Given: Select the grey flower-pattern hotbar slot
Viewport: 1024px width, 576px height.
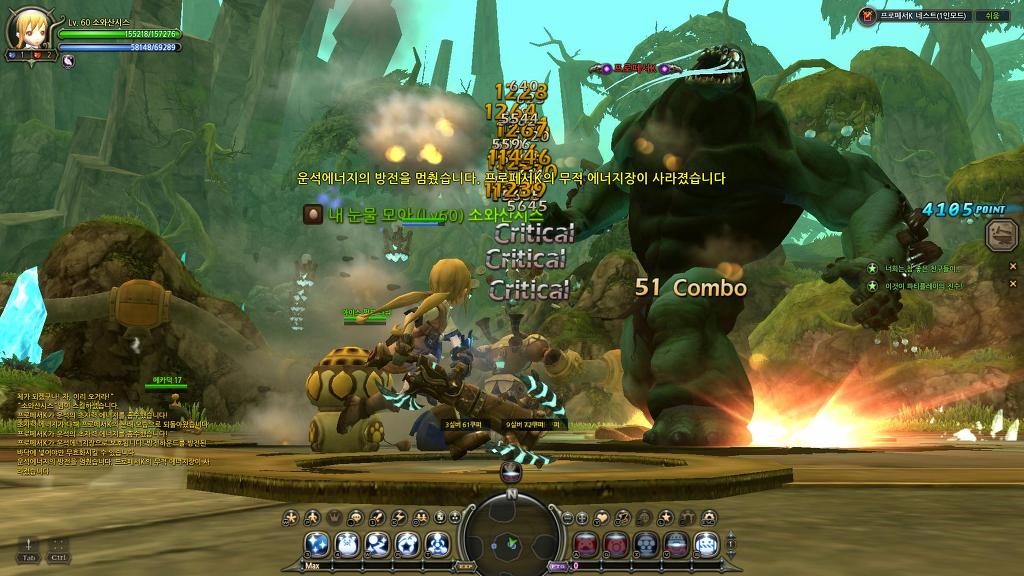Looking at the screenshot, I should pyautogui.click(x=647, y=544).
